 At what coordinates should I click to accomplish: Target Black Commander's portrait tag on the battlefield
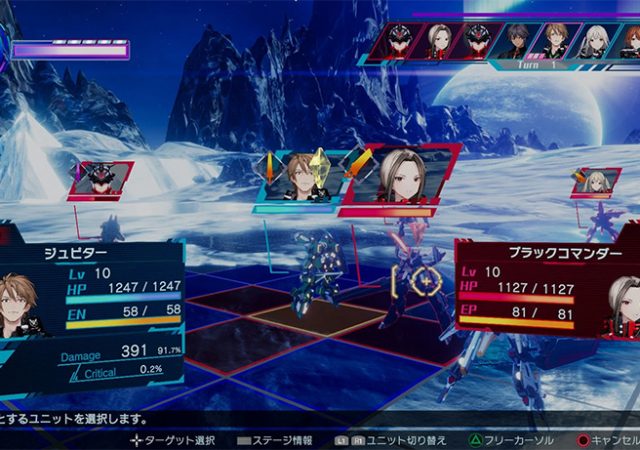[x=402, y=178]
